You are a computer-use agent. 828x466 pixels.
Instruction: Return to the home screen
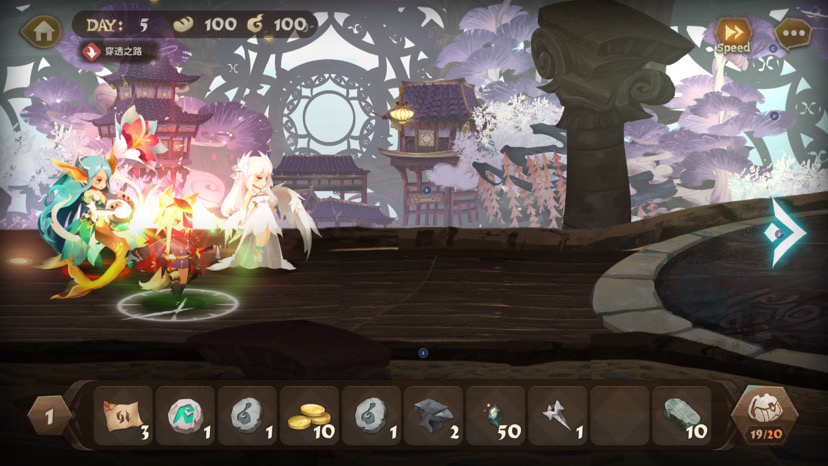(41, 32)
